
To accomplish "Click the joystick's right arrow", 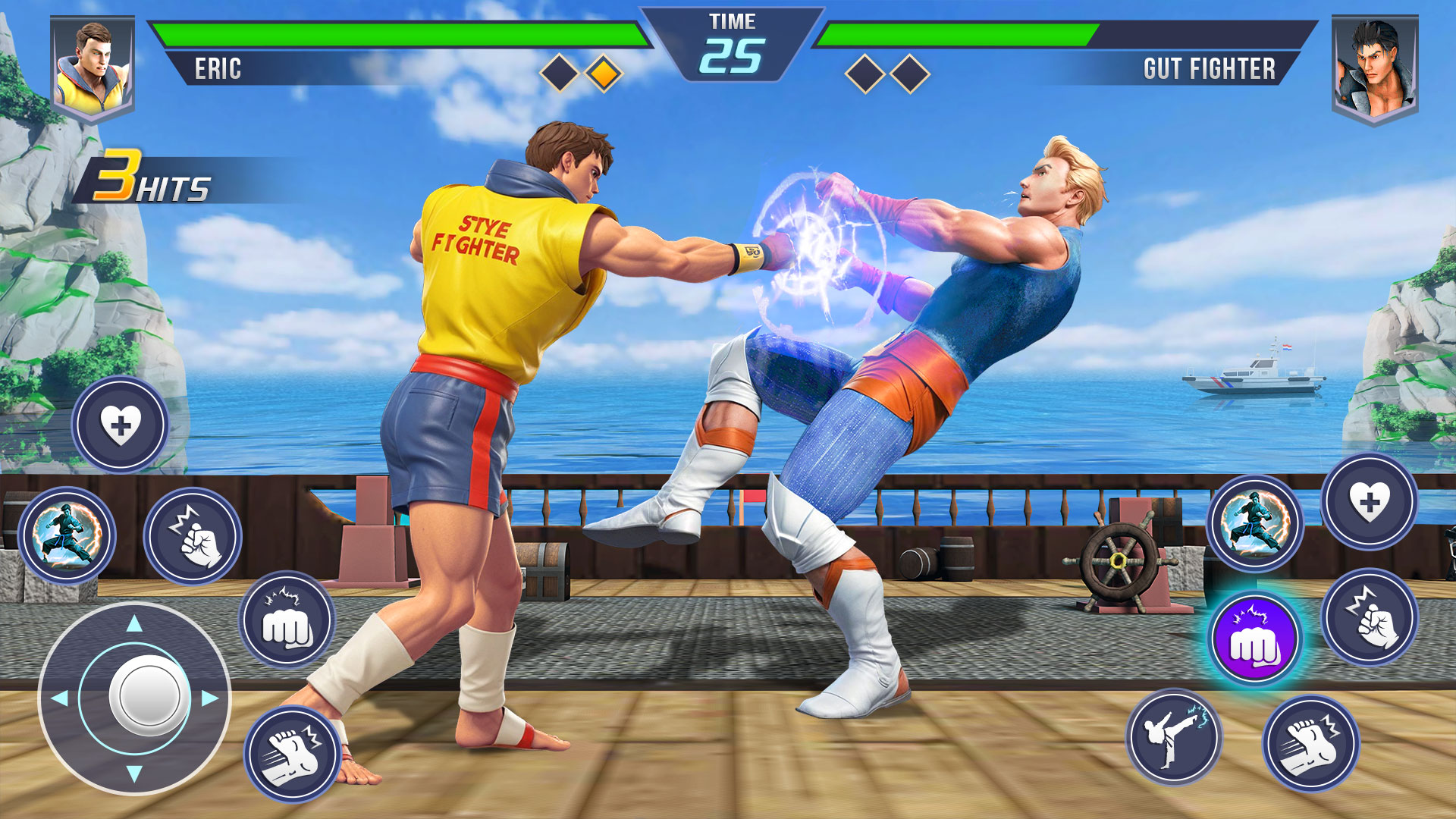I will pyautogui.click(x=210, y=698).
